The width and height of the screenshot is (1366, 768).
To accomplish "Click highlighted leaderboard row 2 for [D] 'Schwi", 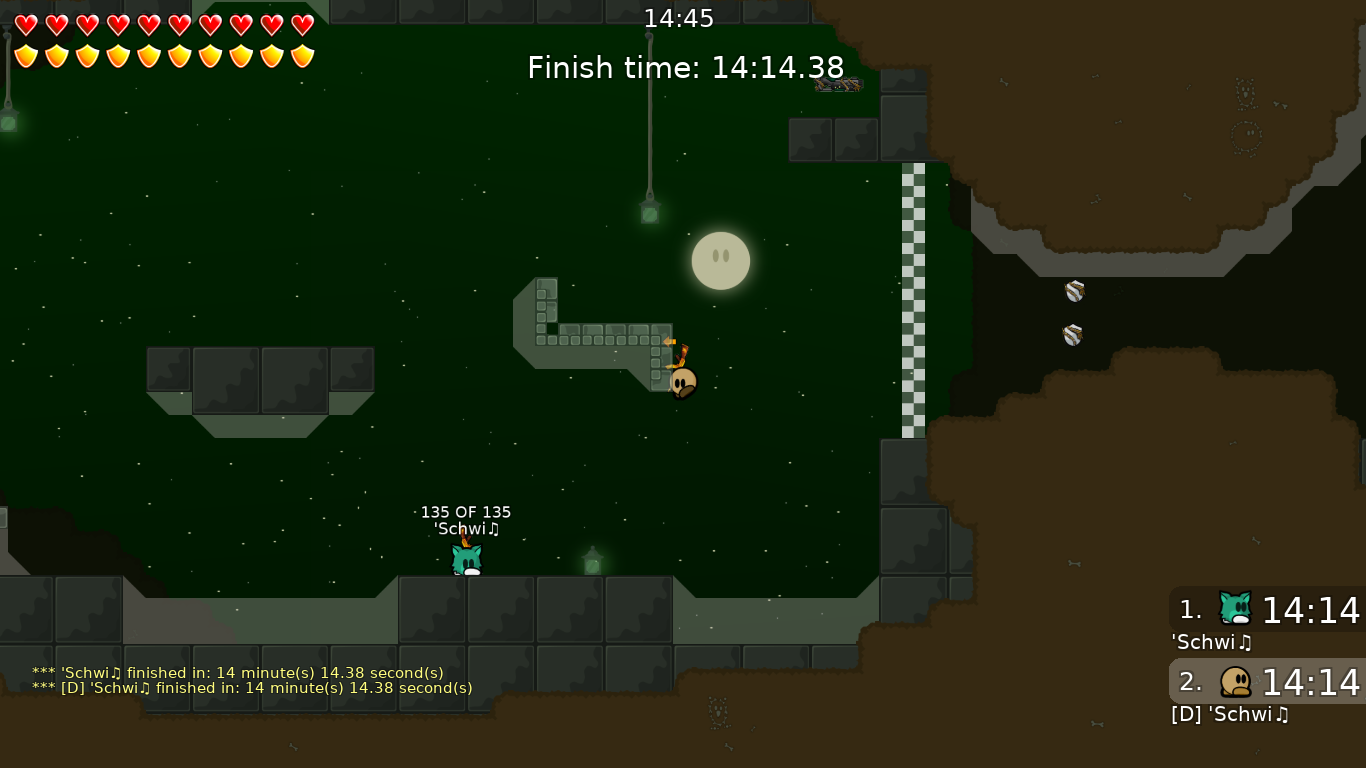I will tap(1265, 681).
